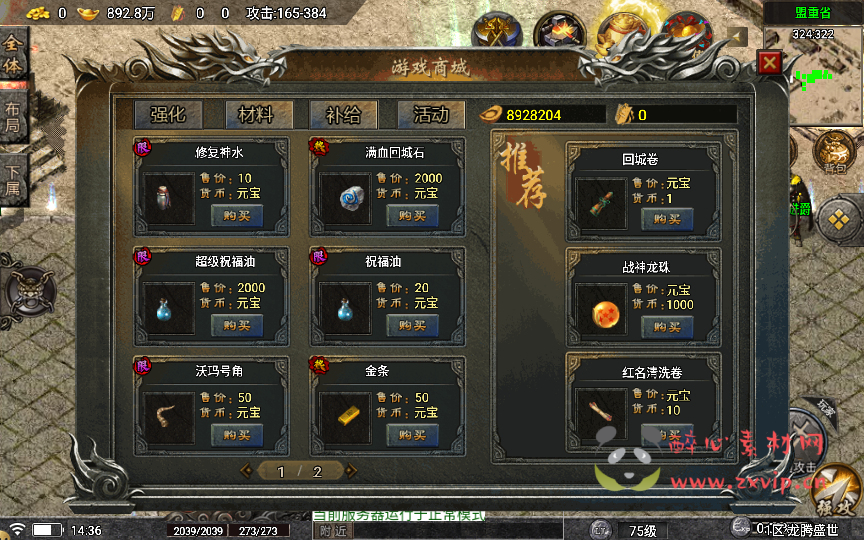Buy the 修复神水 item

[x=237, y=215]
